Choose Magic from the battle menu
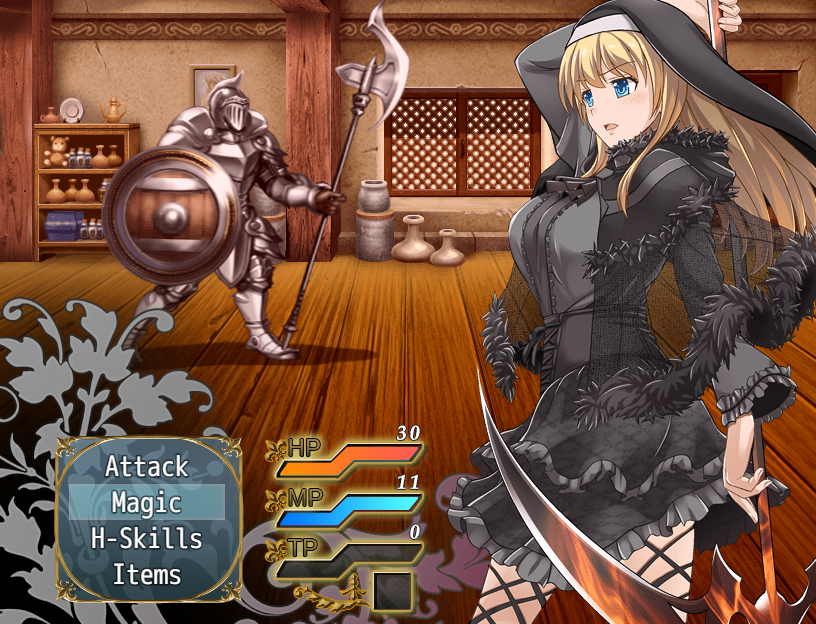Image resolution: width=816 pixels, height=624 pixels. pos(146,502)
